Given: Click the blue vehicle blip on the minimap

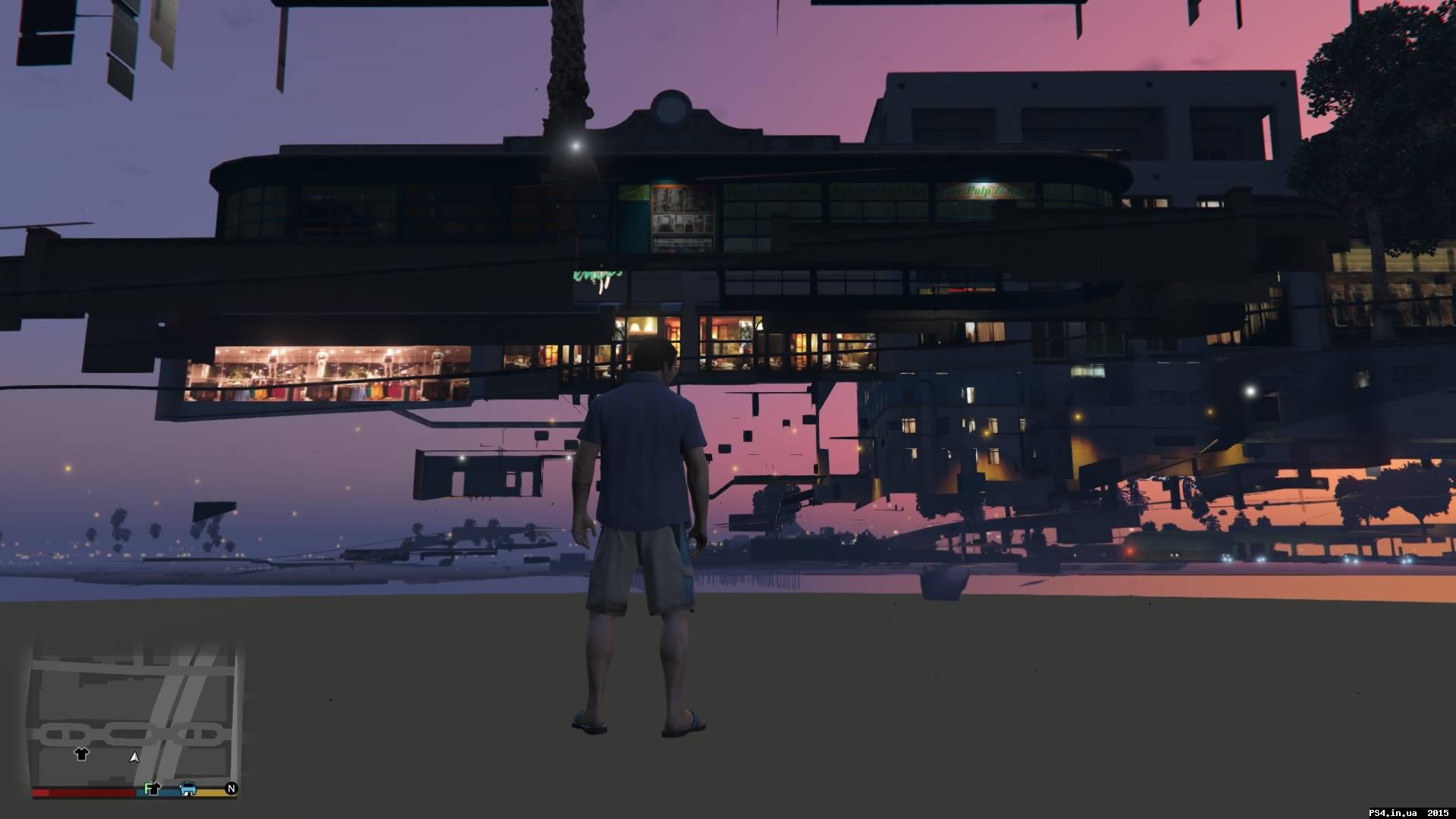Looking at the screenshot, I should 188,789.
